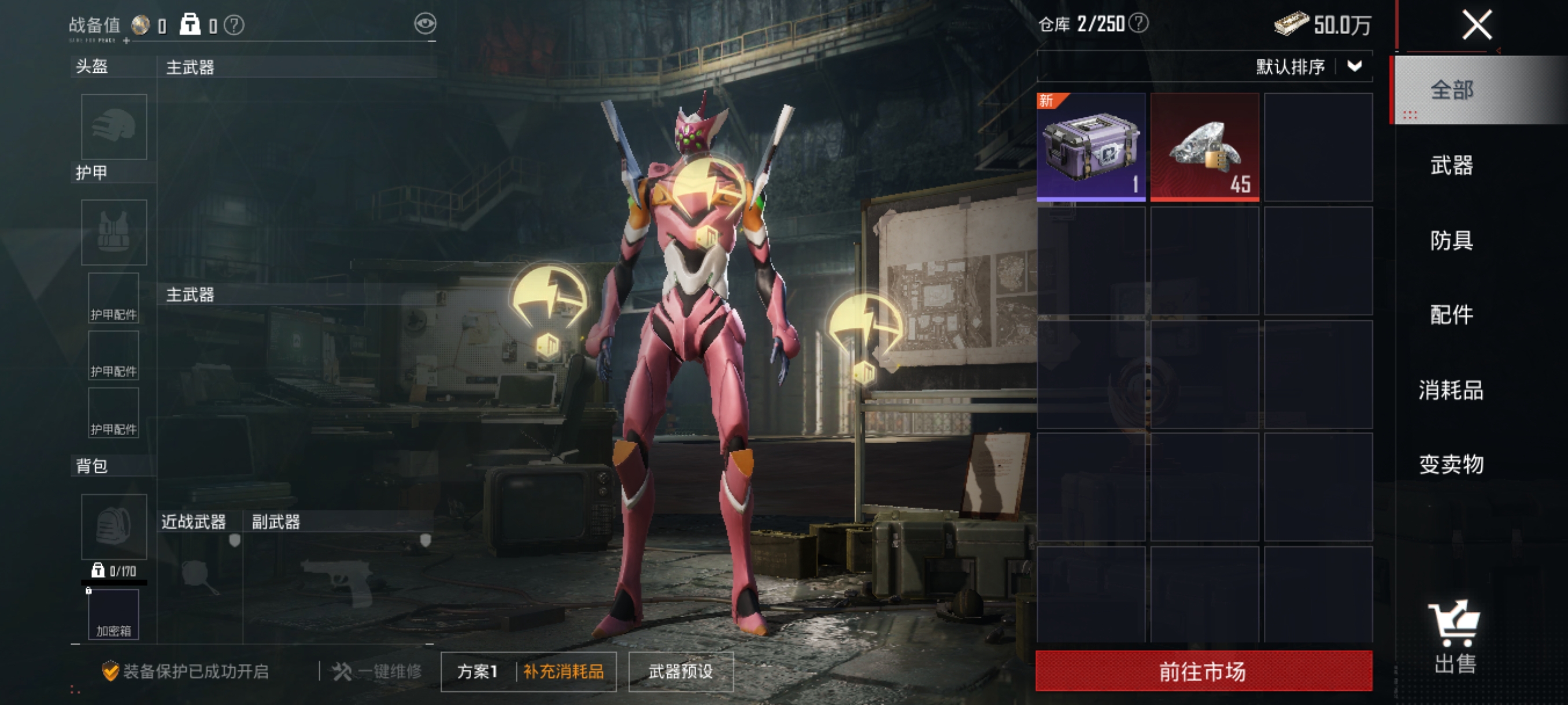The width and height of the screenshot is (1568, 705).
Task: Open the 防具 category tab
Action: pyautogui.click(x=1452, y=240)
